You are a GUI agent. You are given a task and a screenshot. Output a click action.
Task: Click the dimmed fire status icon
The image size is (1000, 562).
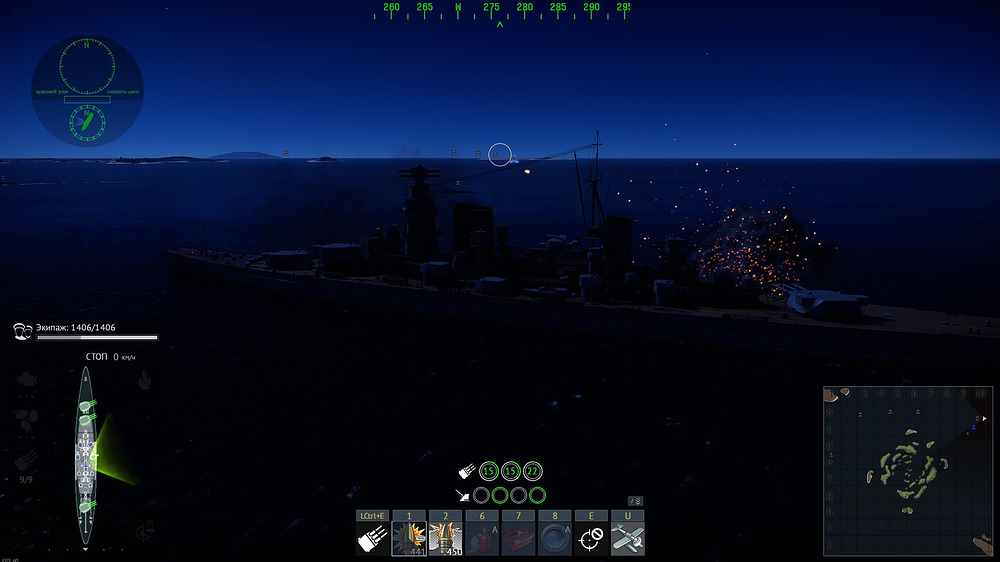[x=145, y=379]
